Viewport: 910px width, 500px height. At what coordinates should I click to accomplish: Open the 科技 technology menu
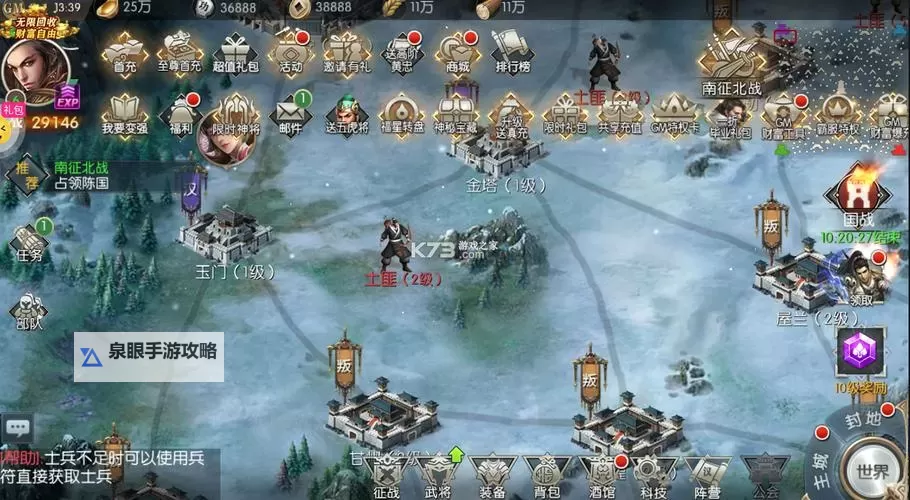point(654,474)
